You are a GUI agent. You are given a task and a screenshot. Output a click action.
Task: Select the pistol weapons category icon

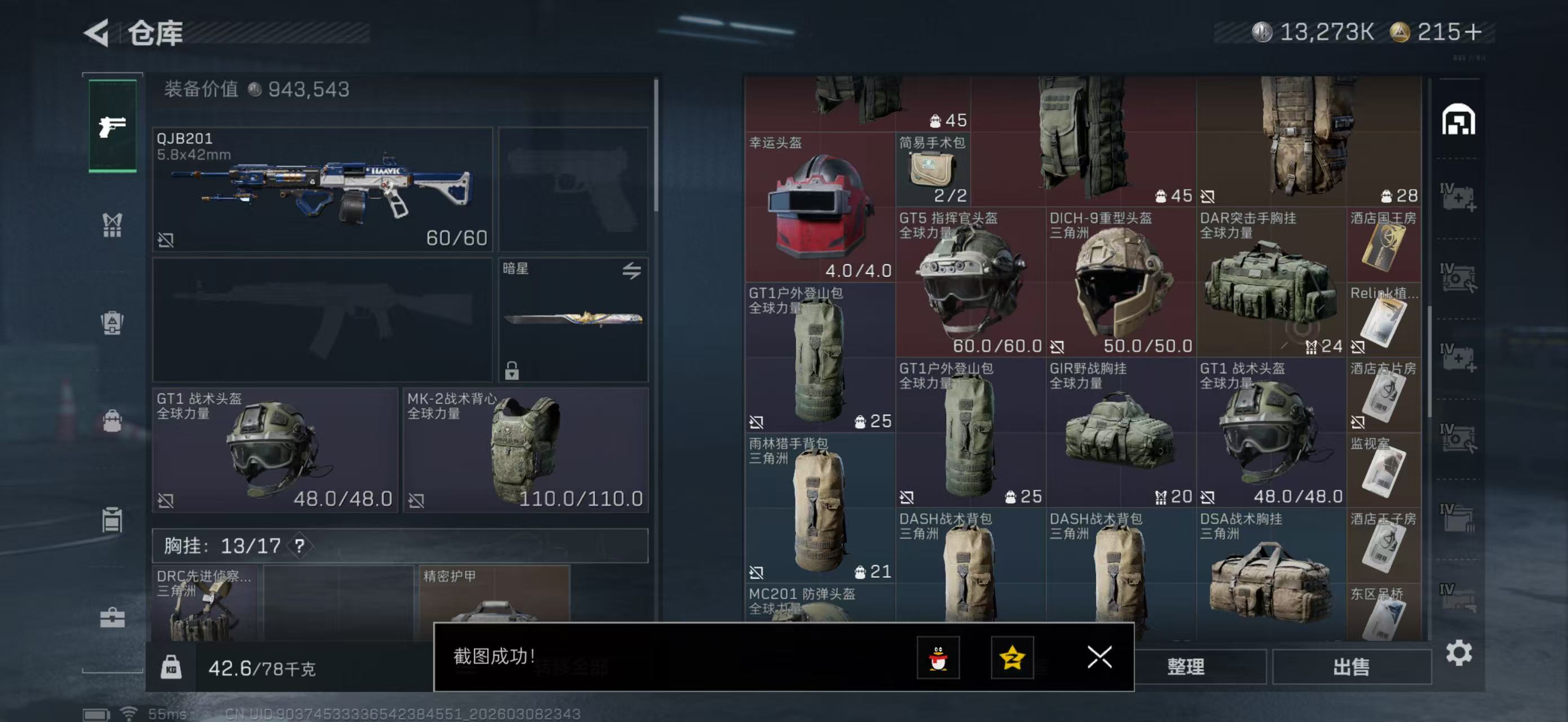tap(112, 126)
